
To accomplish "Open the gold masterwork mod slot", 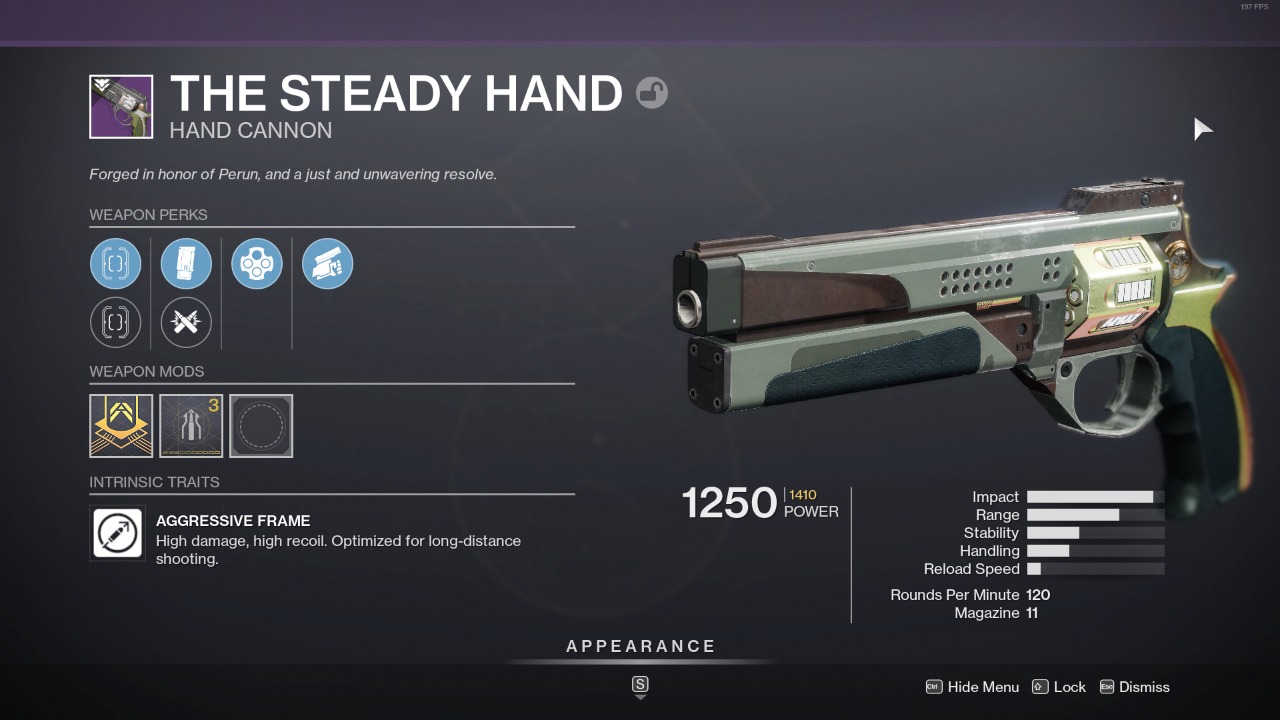I will pos(120,425).
